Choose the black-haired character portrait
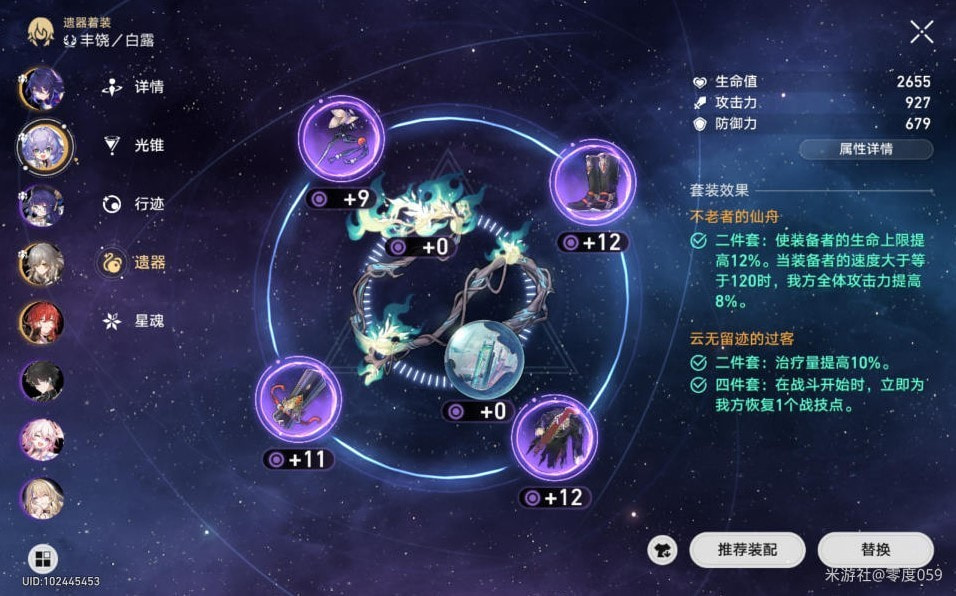Screen dimensions: 956x596 click(42, 380)
